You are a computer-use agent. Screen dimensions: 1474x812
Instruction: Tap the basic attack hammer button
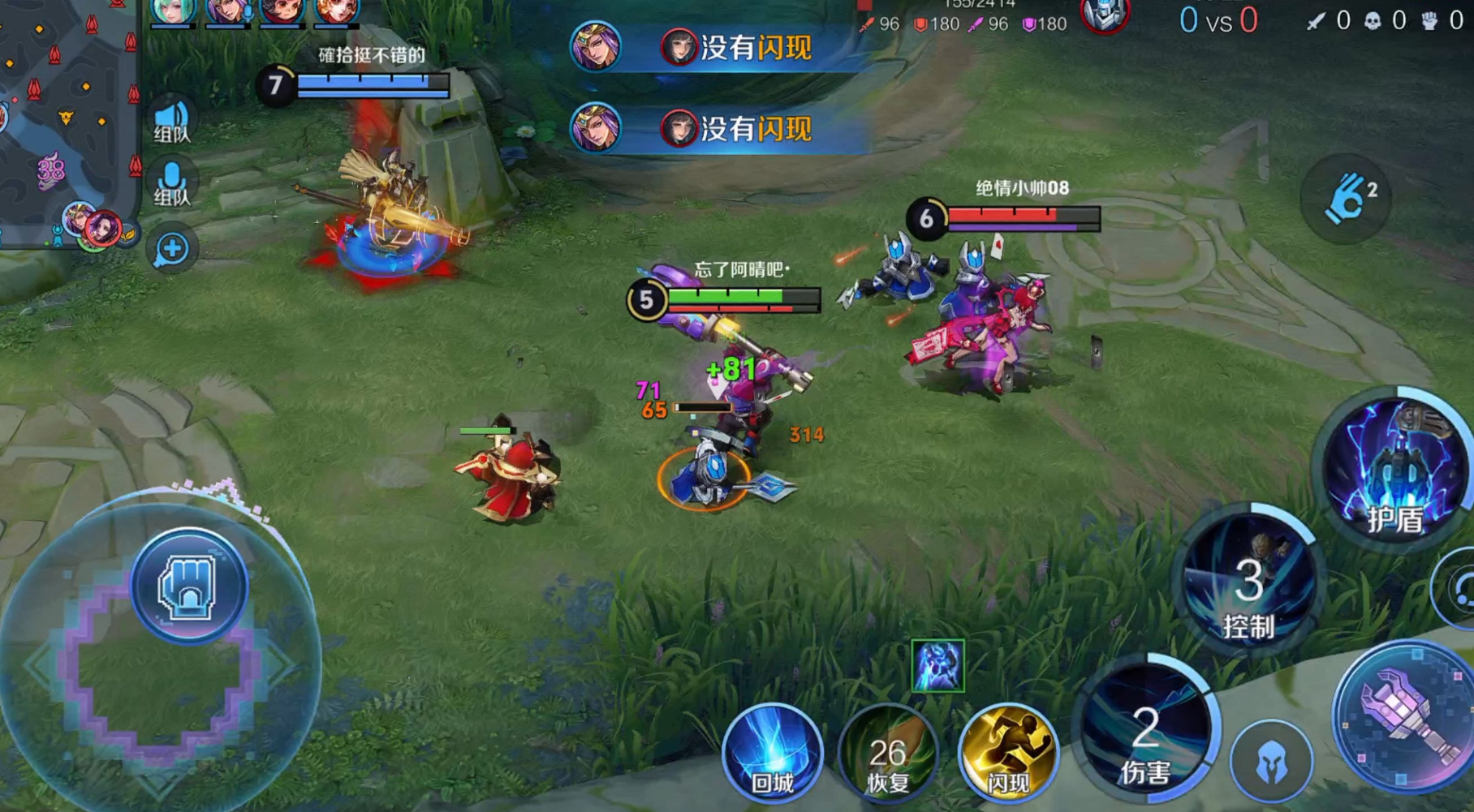click(1405, 715)
